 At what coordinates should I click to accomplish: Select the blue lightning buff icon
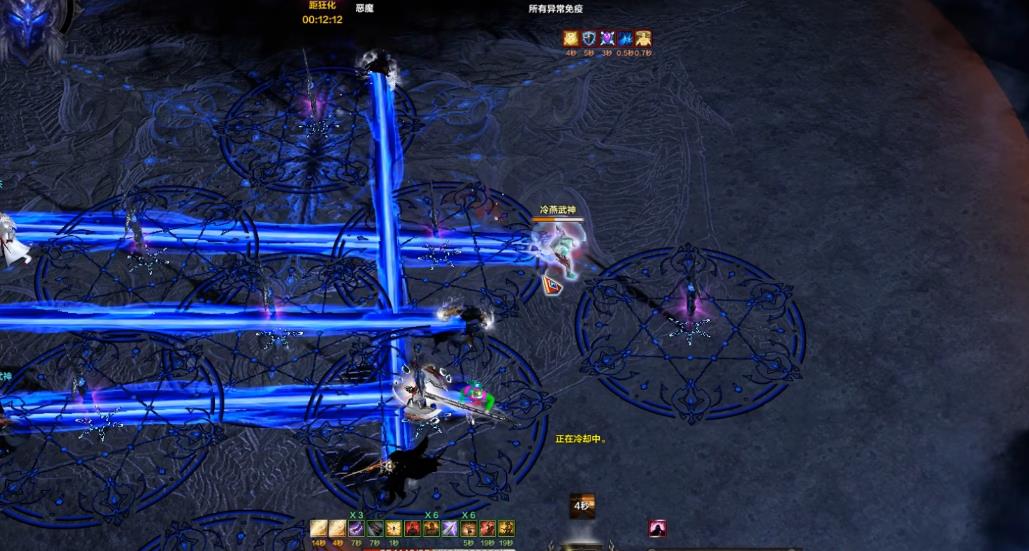coord(625,38)
